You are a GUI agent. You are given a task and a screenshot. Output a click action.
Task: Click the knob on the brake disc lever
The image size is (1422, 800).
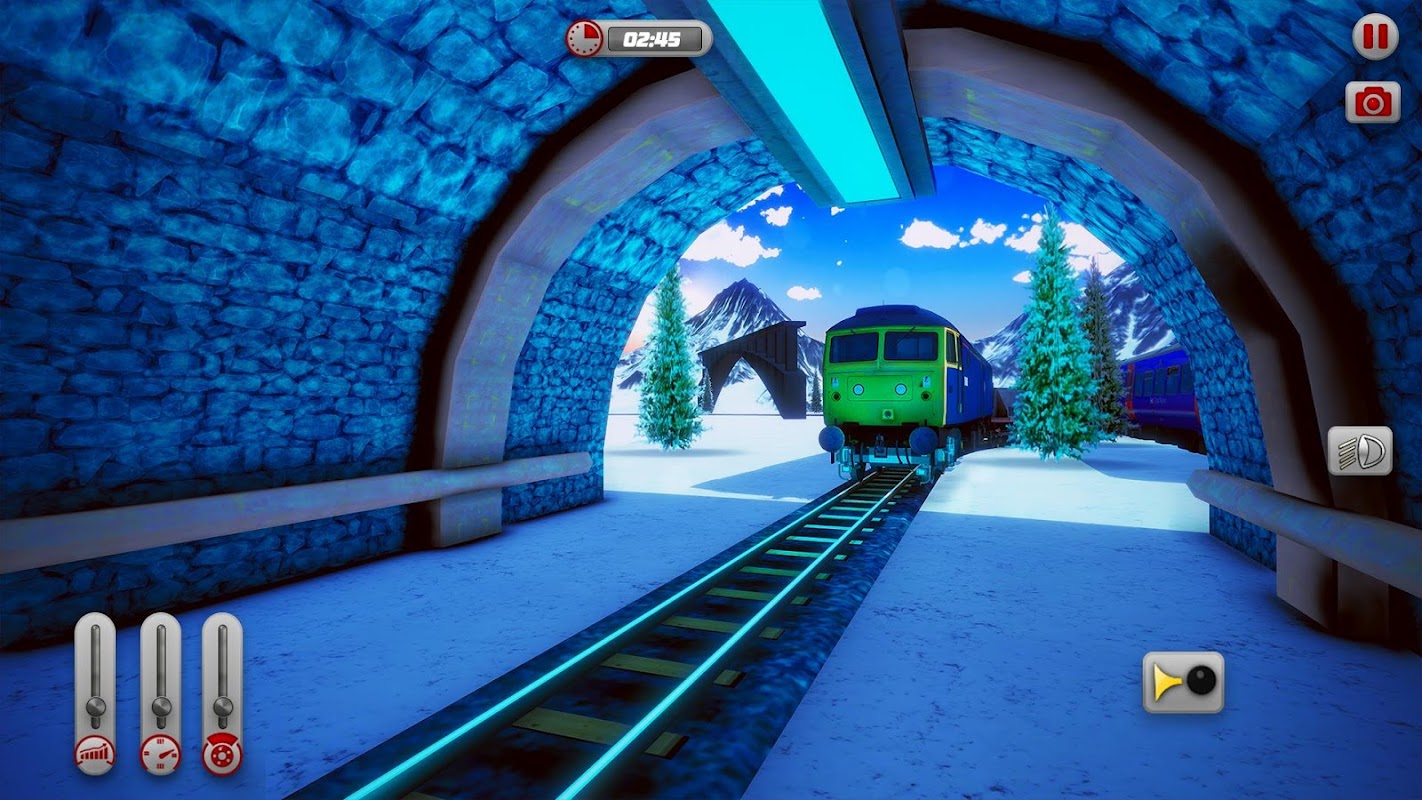pyautogui.click(x=222, y=707)
